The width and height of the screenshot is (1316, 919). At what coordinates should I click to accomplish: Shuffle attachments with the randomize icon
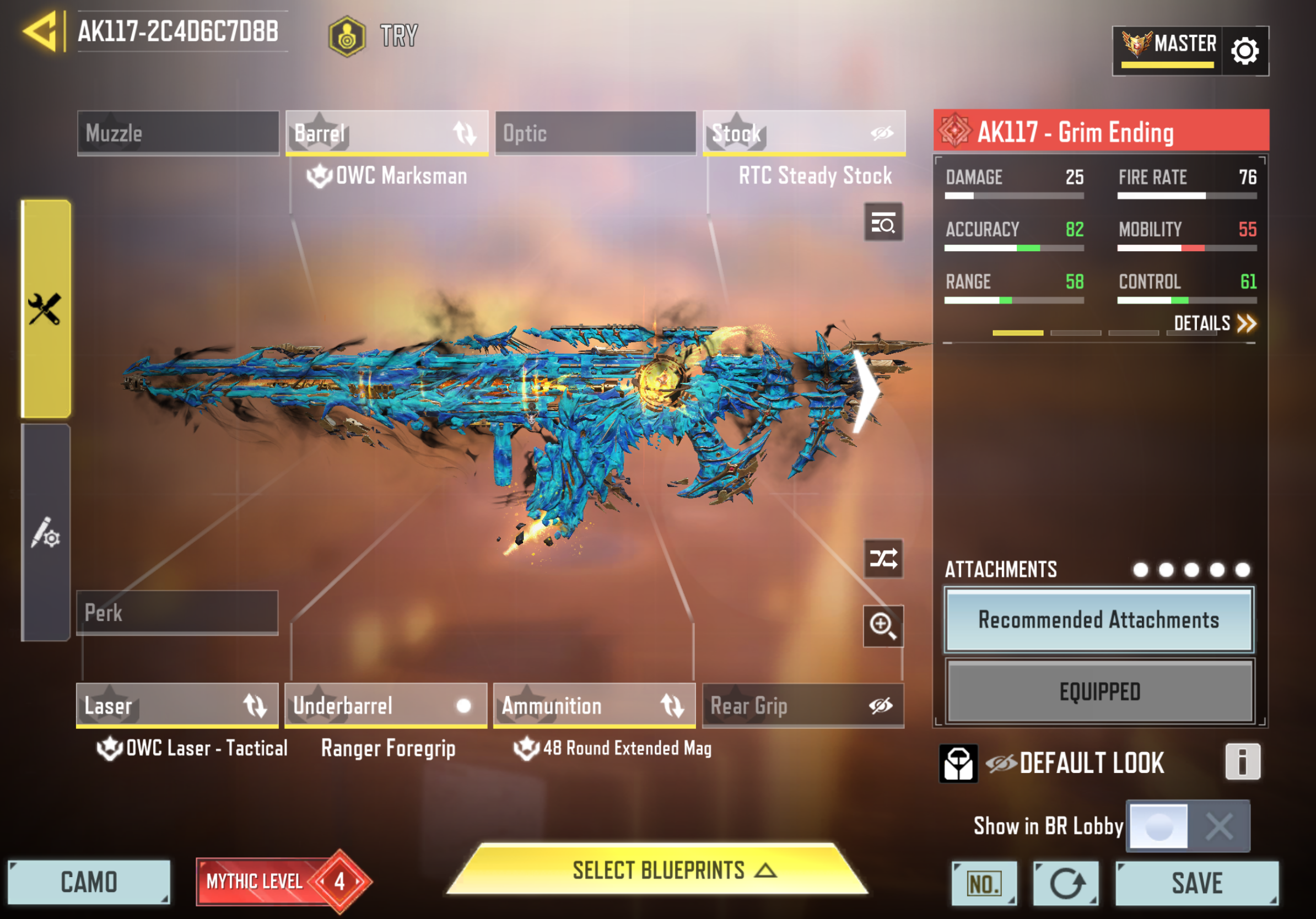click(x=883, y=558)
